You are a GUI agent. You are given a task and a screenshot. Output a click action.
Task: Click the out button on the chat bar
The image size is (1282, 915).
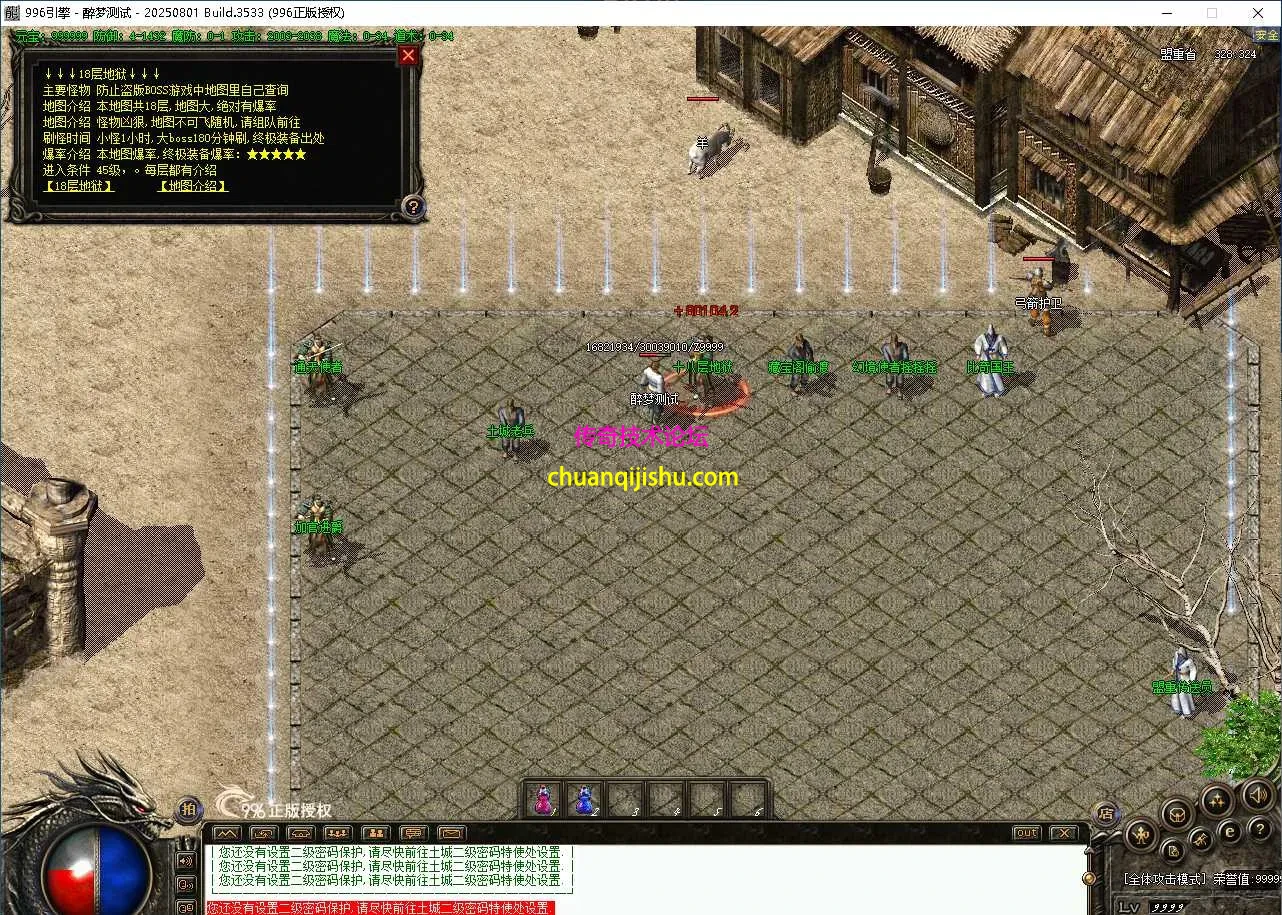pyautogui.click(x=1026, y=833)
